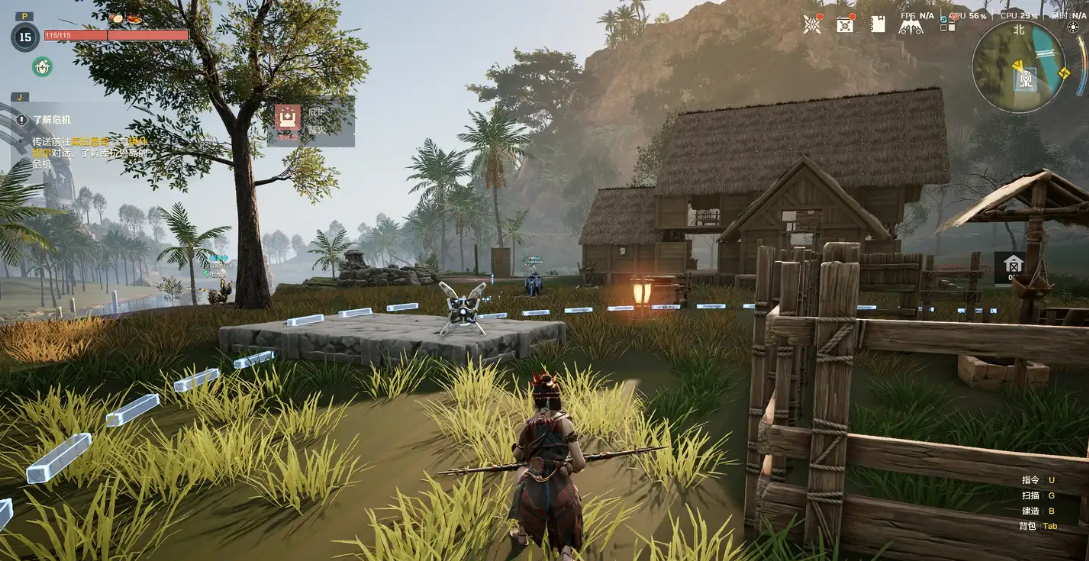The width and height of the screenshot is (1089, 561).
Task: Select the winged emblem icon
Action: (911, 25)
